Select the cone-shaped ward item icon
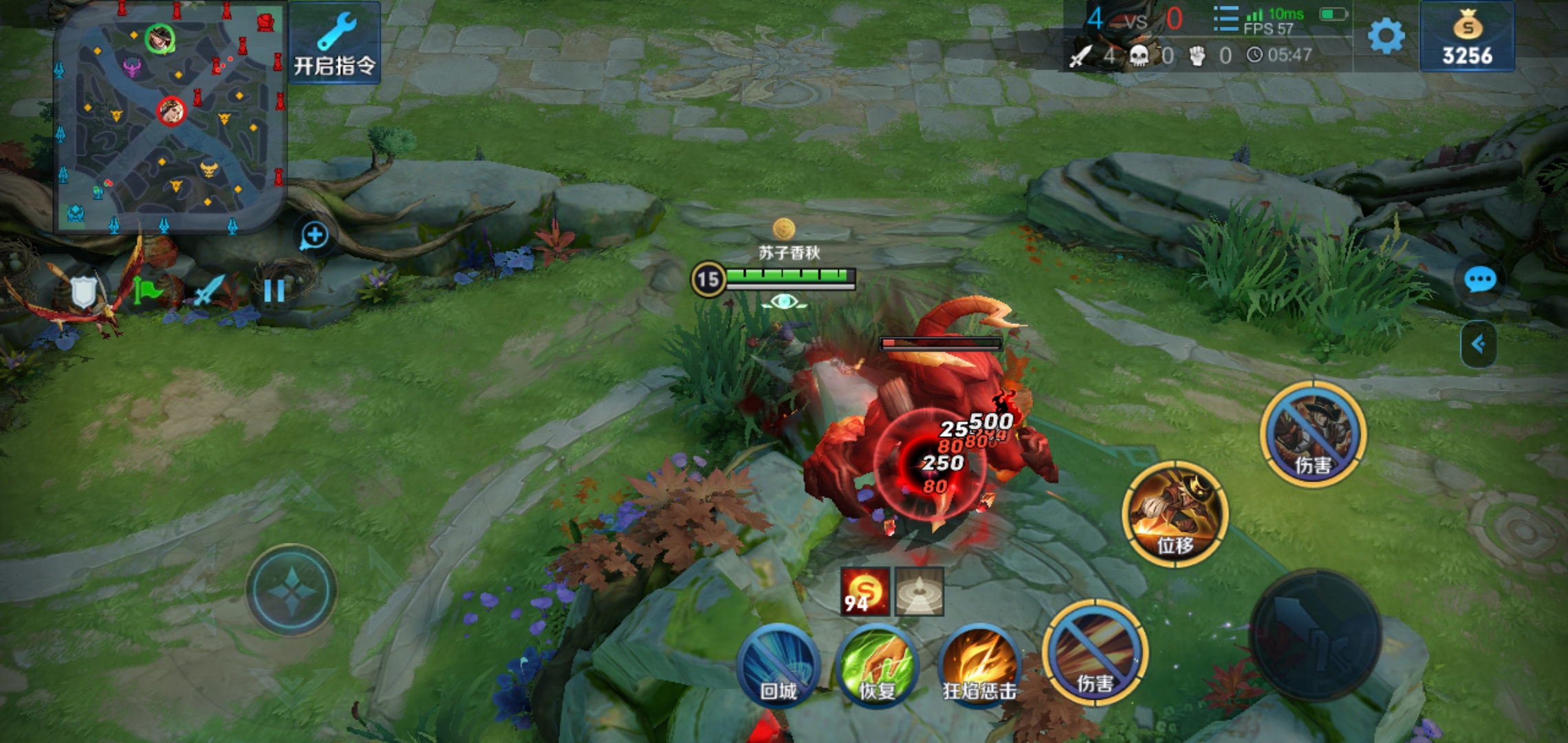The height and width of the screenshot is (743, 1568). (x=919, y=592)
